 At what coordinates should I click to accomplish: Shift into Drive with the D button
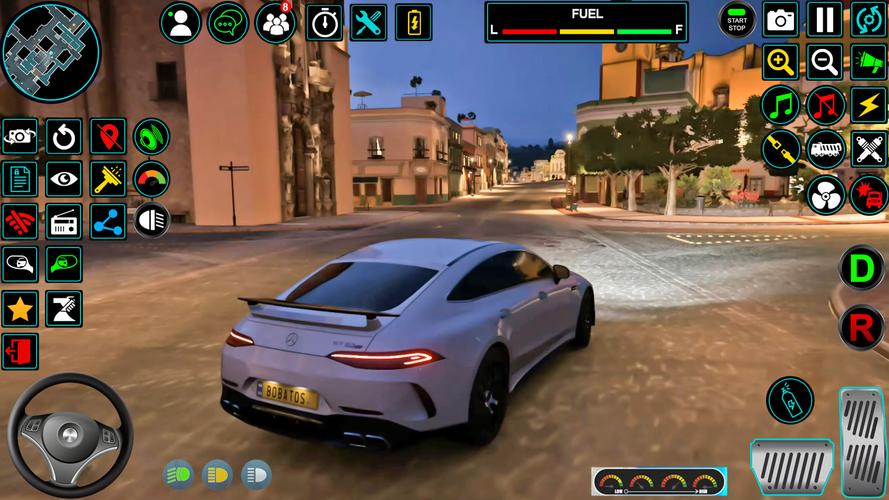point(861,269)
